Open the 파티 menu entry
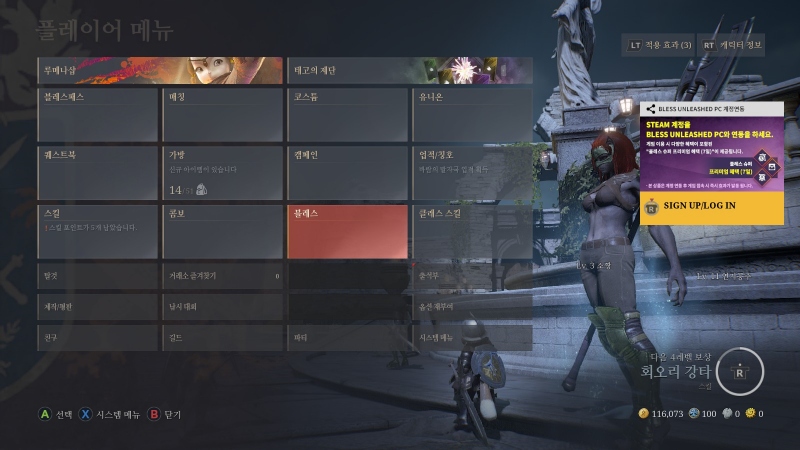The image size is (800, 450). [x=347, y=337]
